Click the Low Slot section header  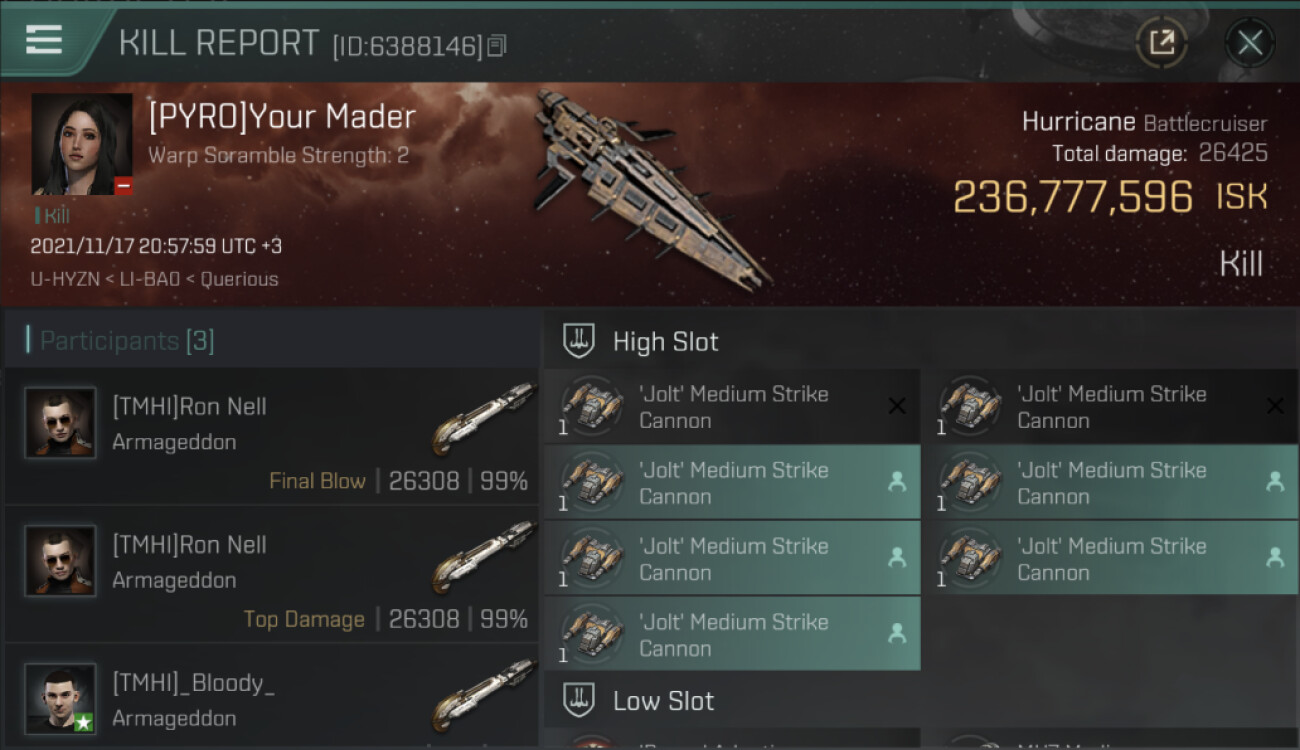click(x=663, y=700)
